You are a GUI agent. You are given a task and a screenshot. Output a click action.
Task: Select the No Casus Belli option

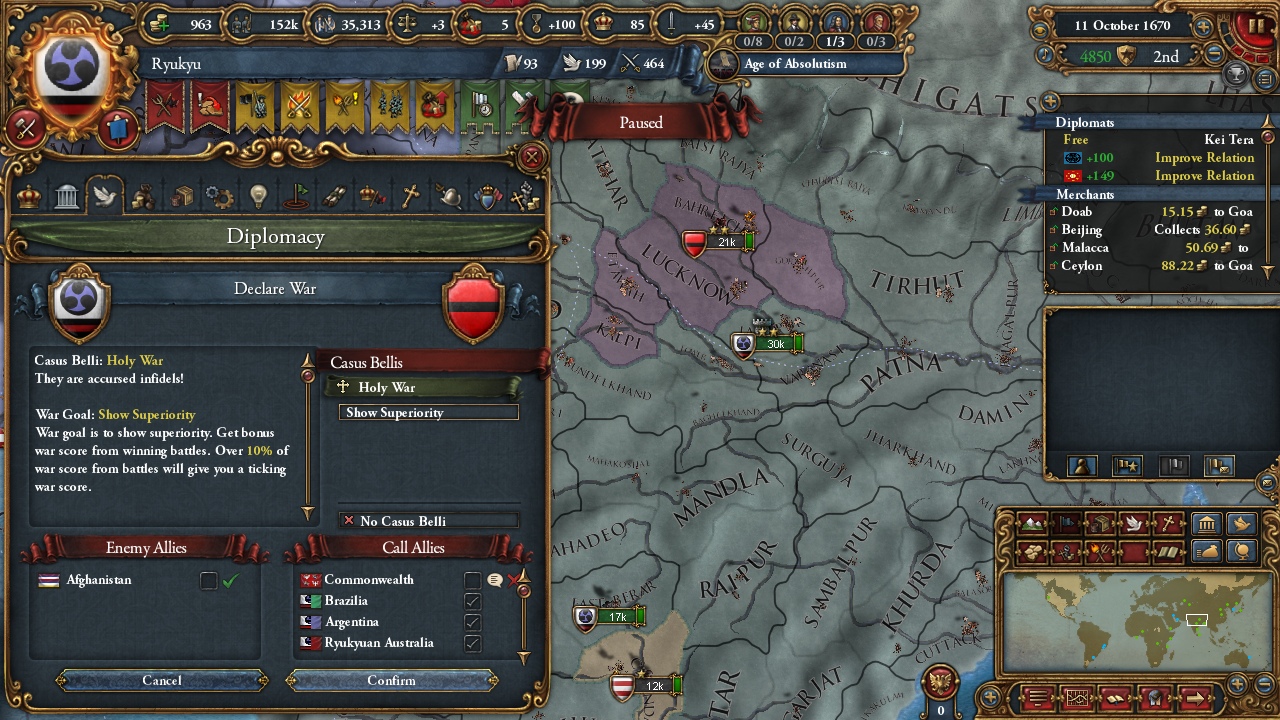pos(430,520)
